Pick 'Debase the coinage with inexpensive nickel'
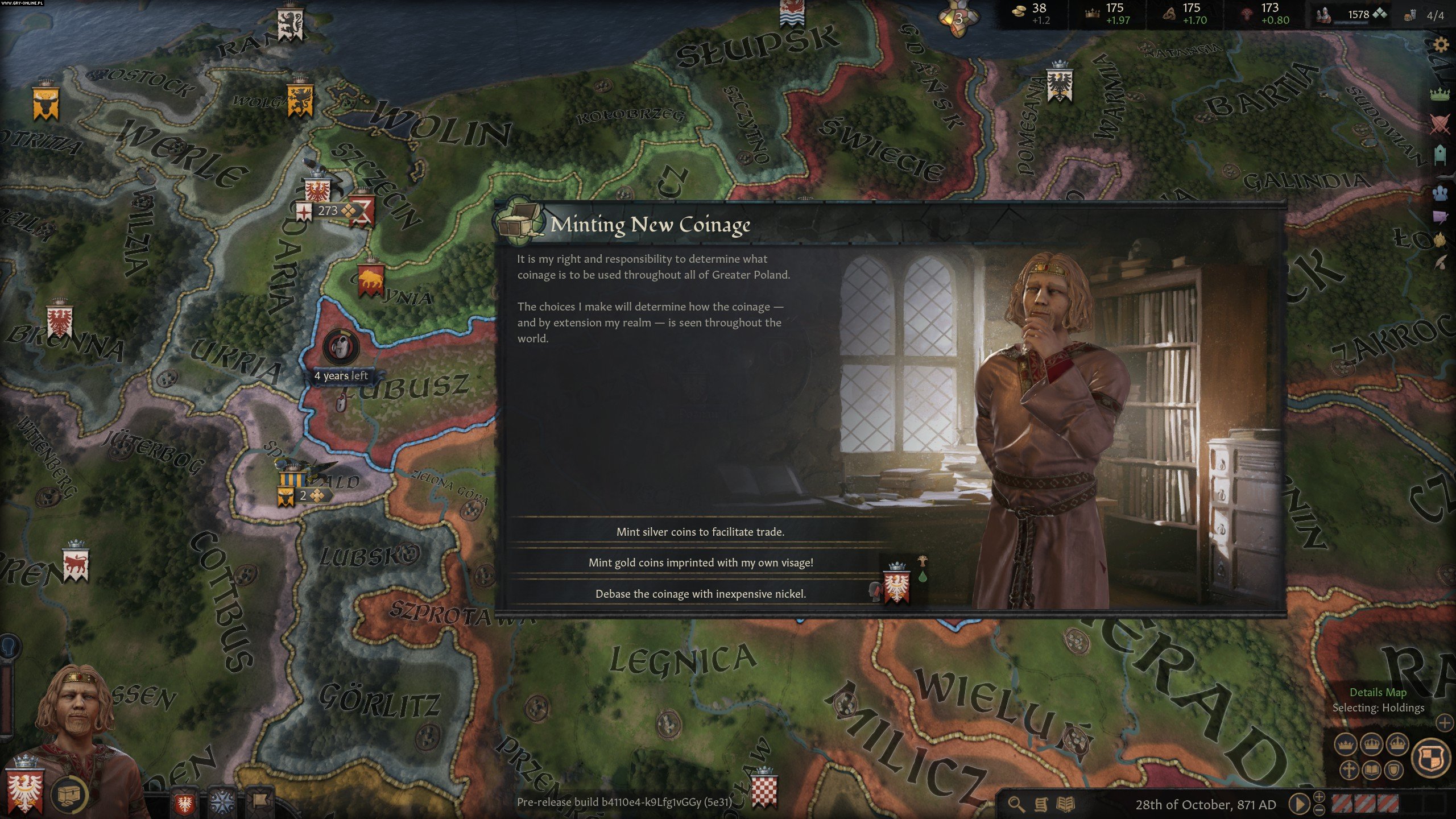Viewport: 1456px width, 819px height. click(700, 594)
